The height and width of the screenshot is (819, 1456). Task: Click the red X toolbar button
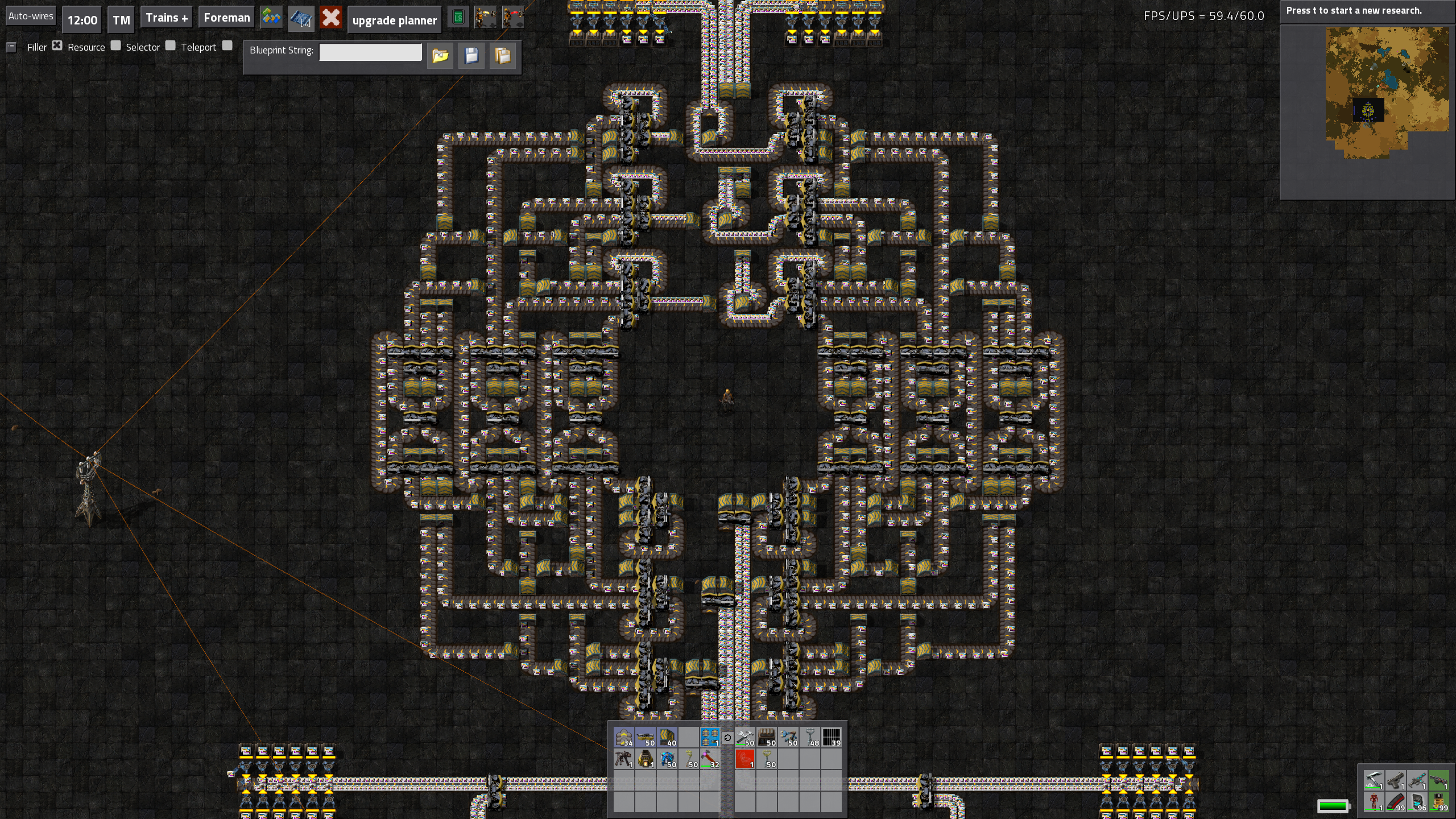(x=330, y=18)
